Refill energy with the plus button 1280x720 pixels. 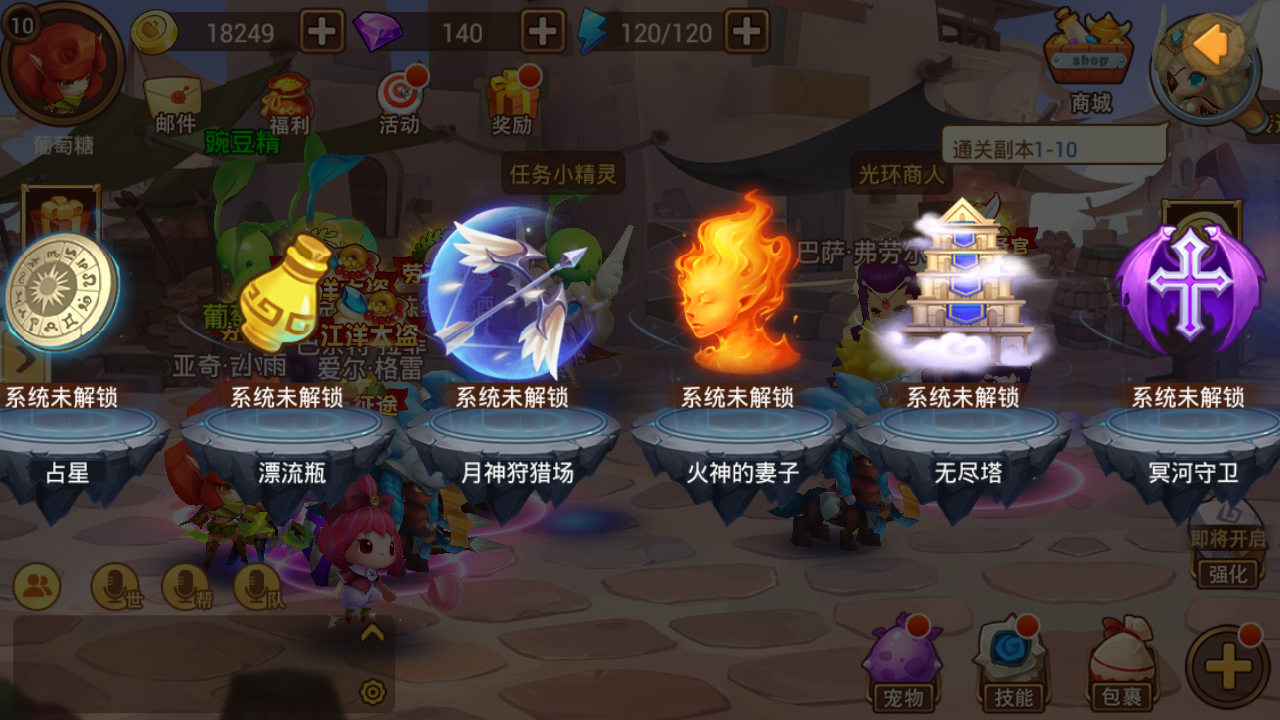[746, 33]
